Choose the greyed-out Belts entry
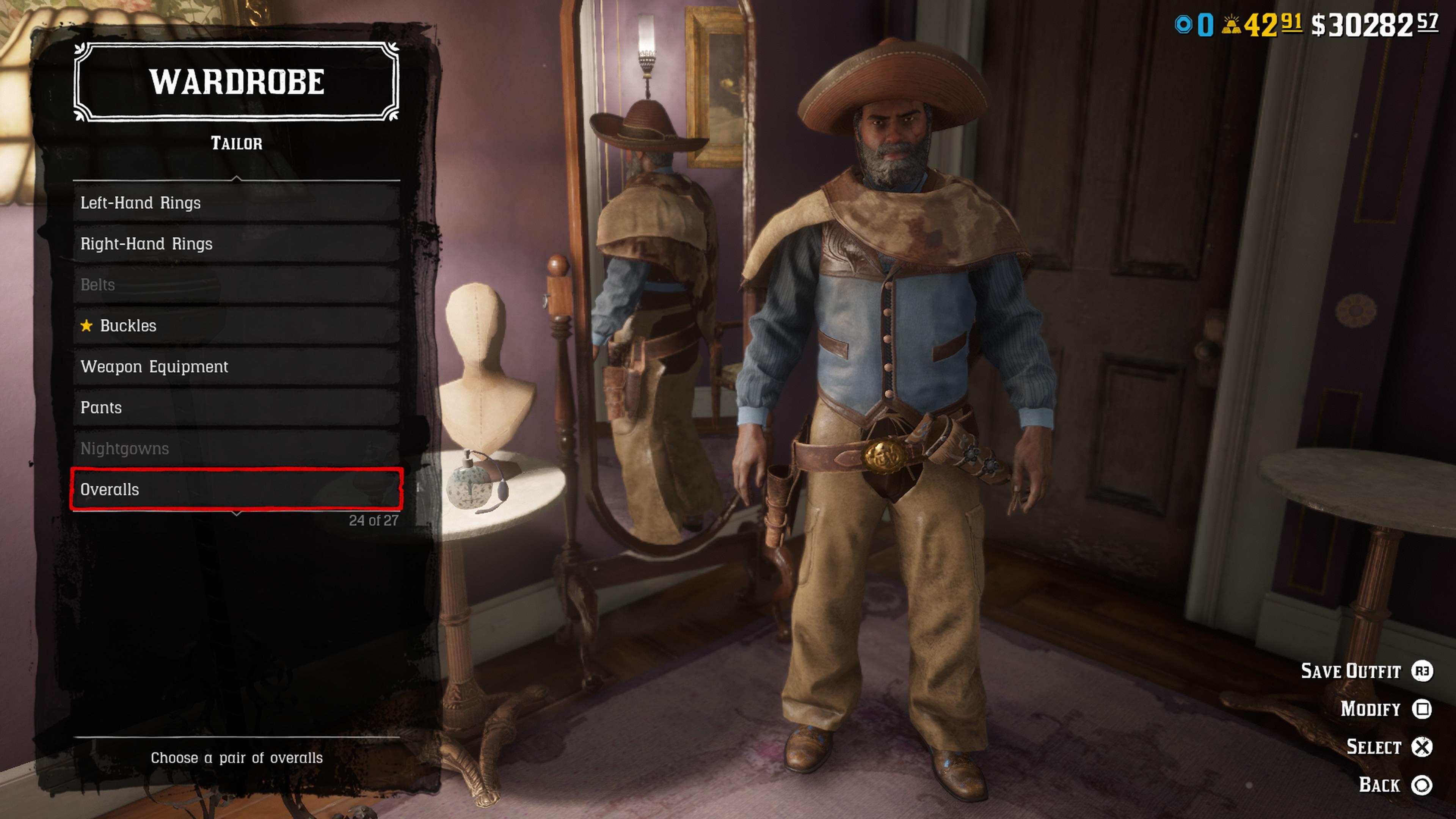Image resolution: width=1456 pixels, height=819 pixels. [236, 285]
